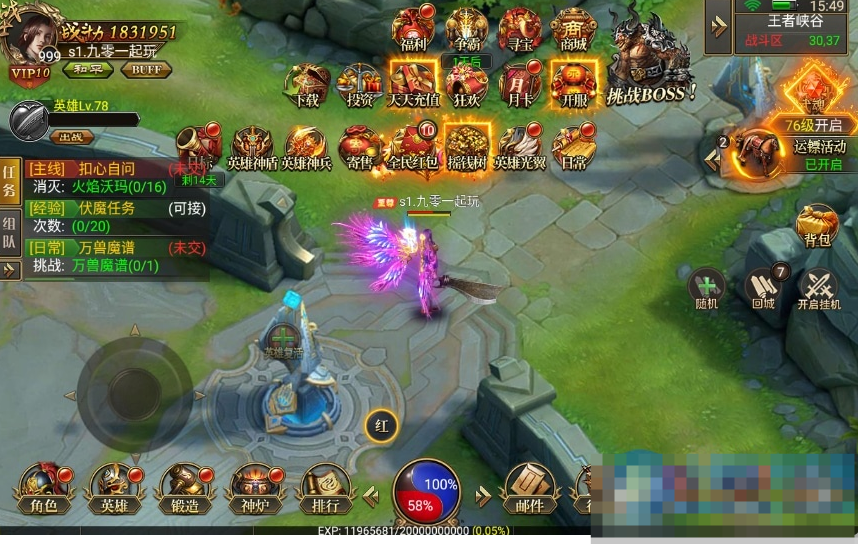858x544 pixels.
Task: Open the 商城 shop
Action: [573, 29]
